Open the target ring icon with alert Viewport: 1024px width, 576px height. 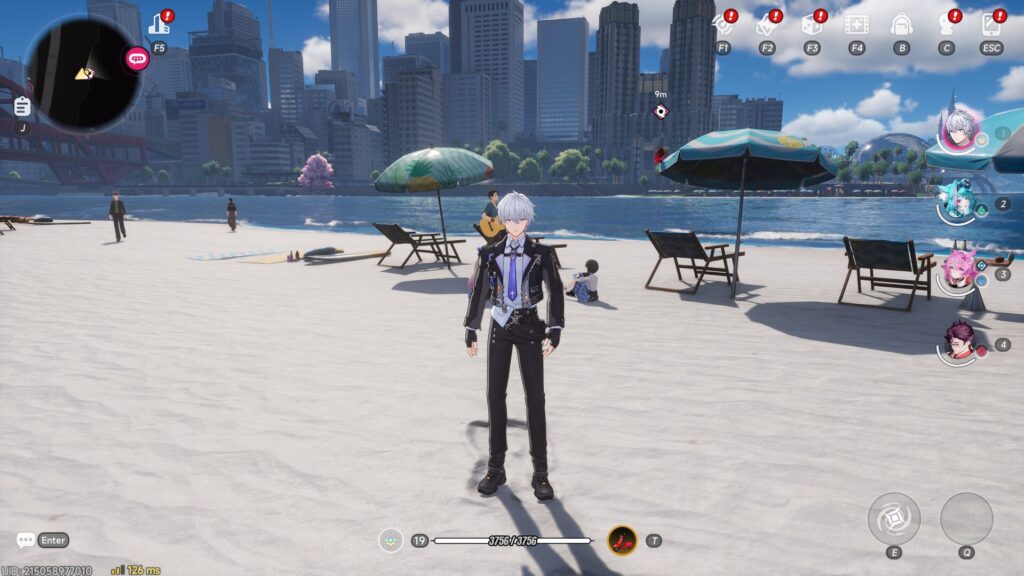pyautogui.click(x=722, y=24)
